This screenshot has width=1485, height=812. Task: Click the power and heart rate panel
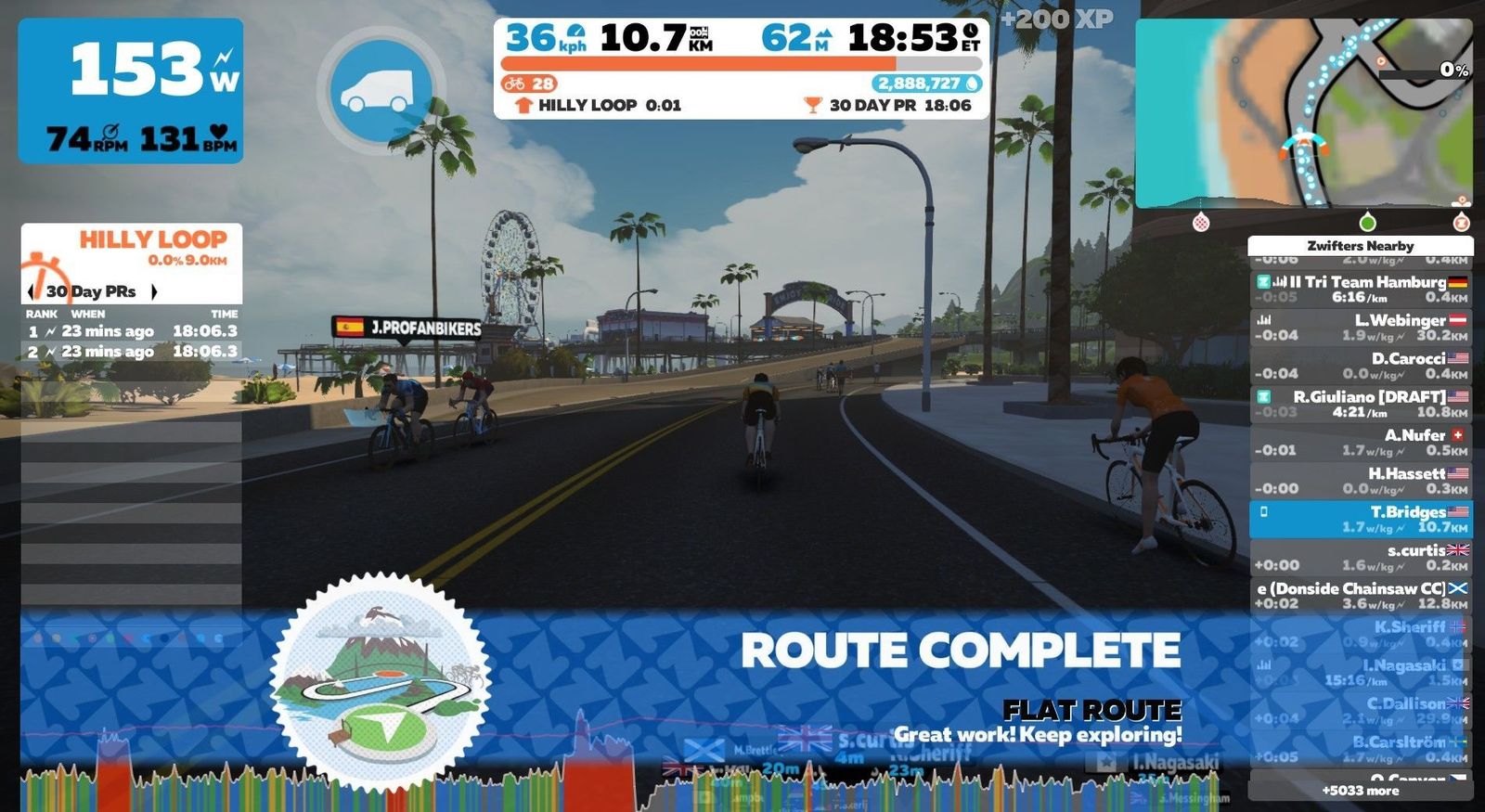tap(131, 91)
